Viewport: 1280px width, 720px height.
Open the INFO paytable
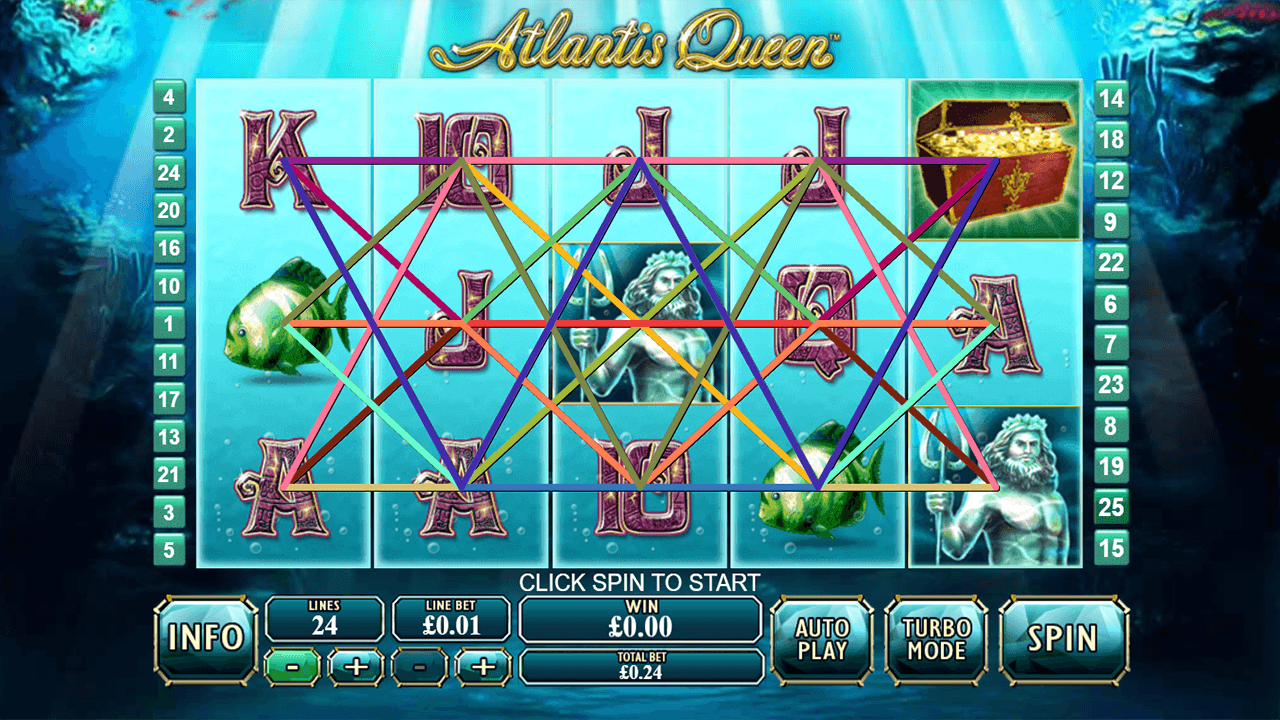click(x=206, y=639)
